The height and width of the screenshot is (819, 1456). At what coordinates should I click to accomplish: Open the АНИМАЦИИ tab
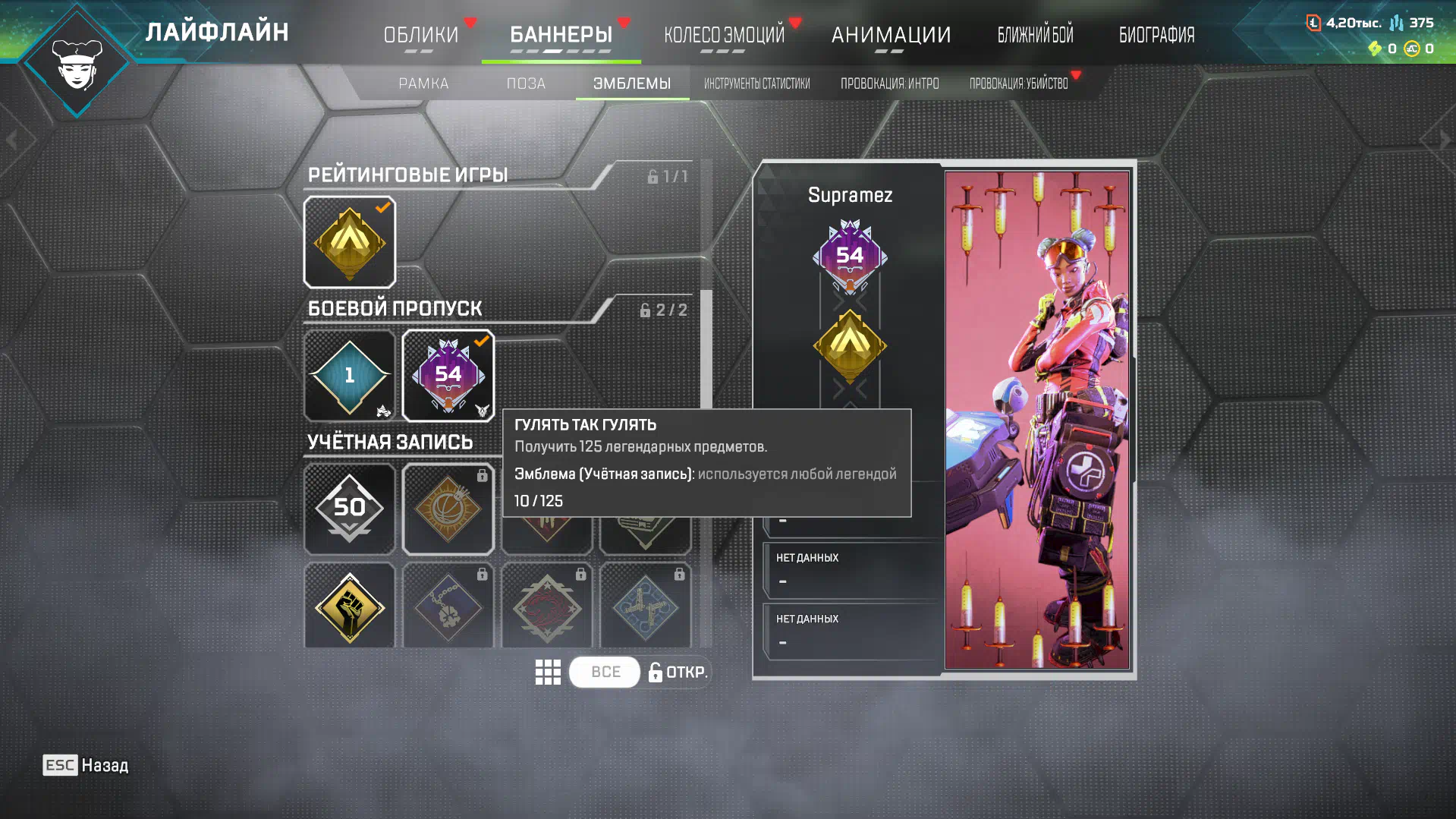(891, 34)
